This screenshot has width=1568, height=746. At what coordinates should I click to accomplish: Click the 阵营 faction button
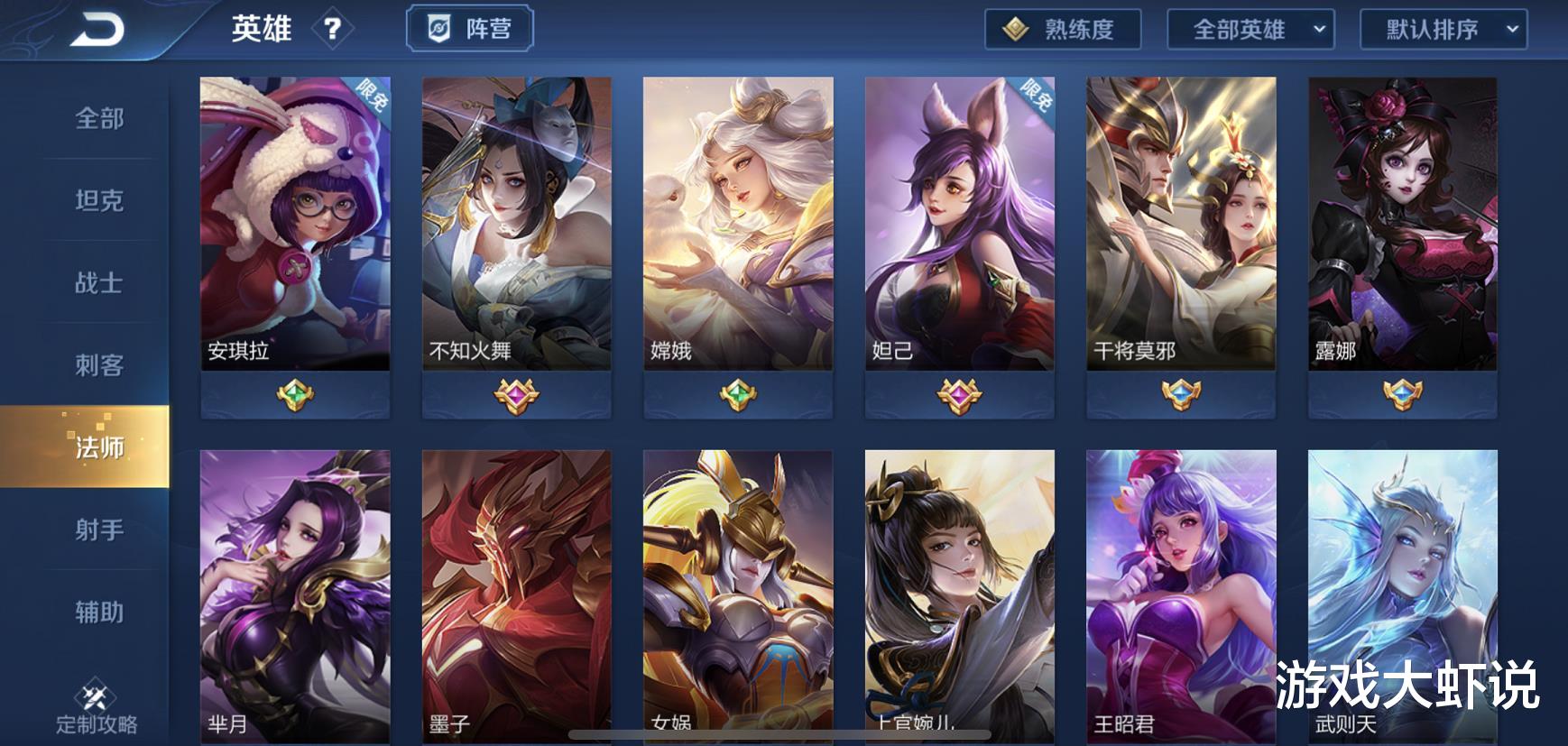473,28
